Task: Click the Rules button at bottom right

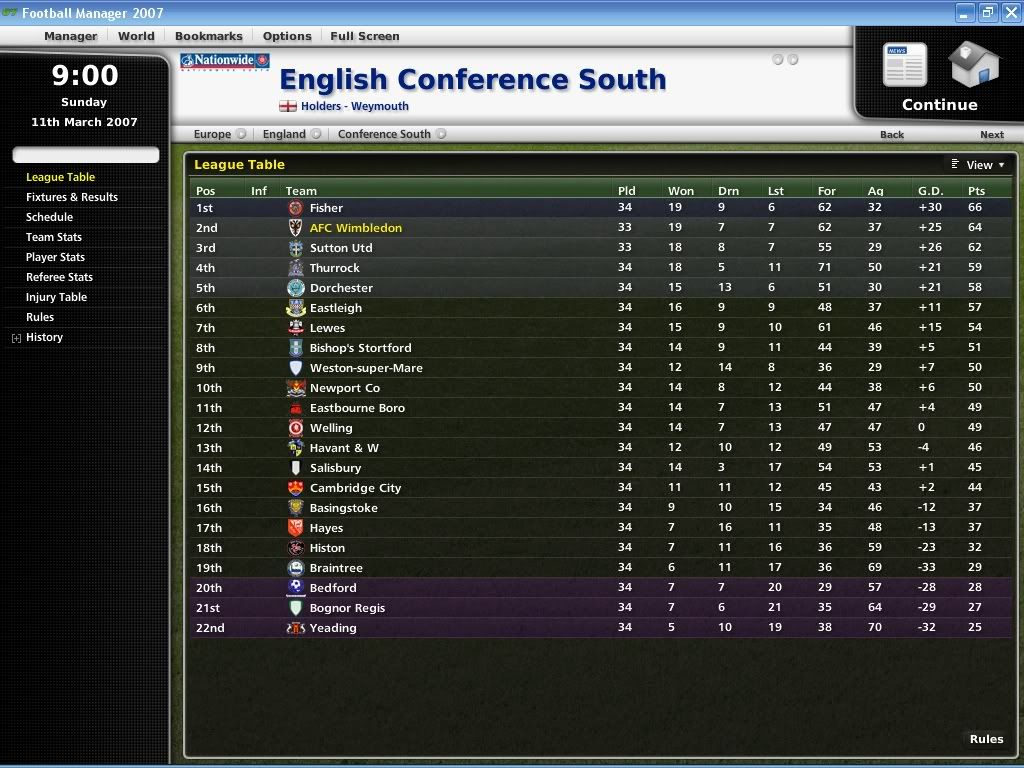Action: [986, 739]
